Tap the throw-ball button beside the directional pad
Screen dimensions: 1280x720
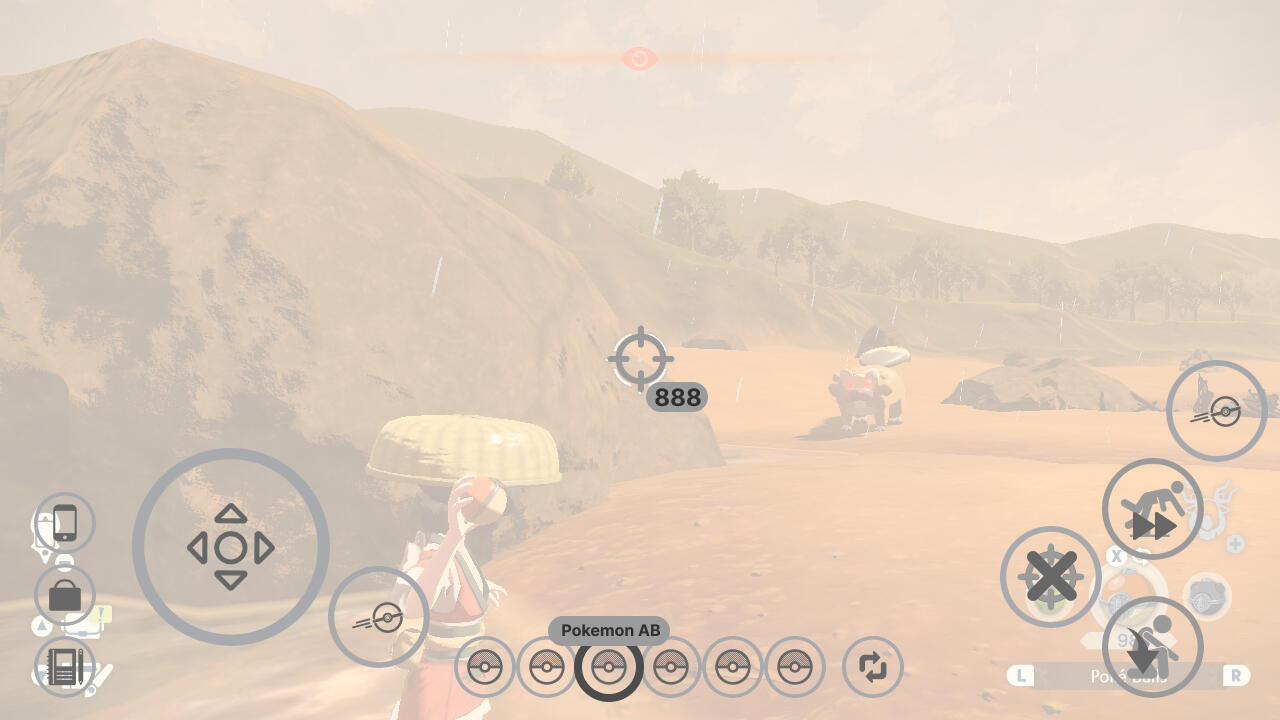pos(378,617)
